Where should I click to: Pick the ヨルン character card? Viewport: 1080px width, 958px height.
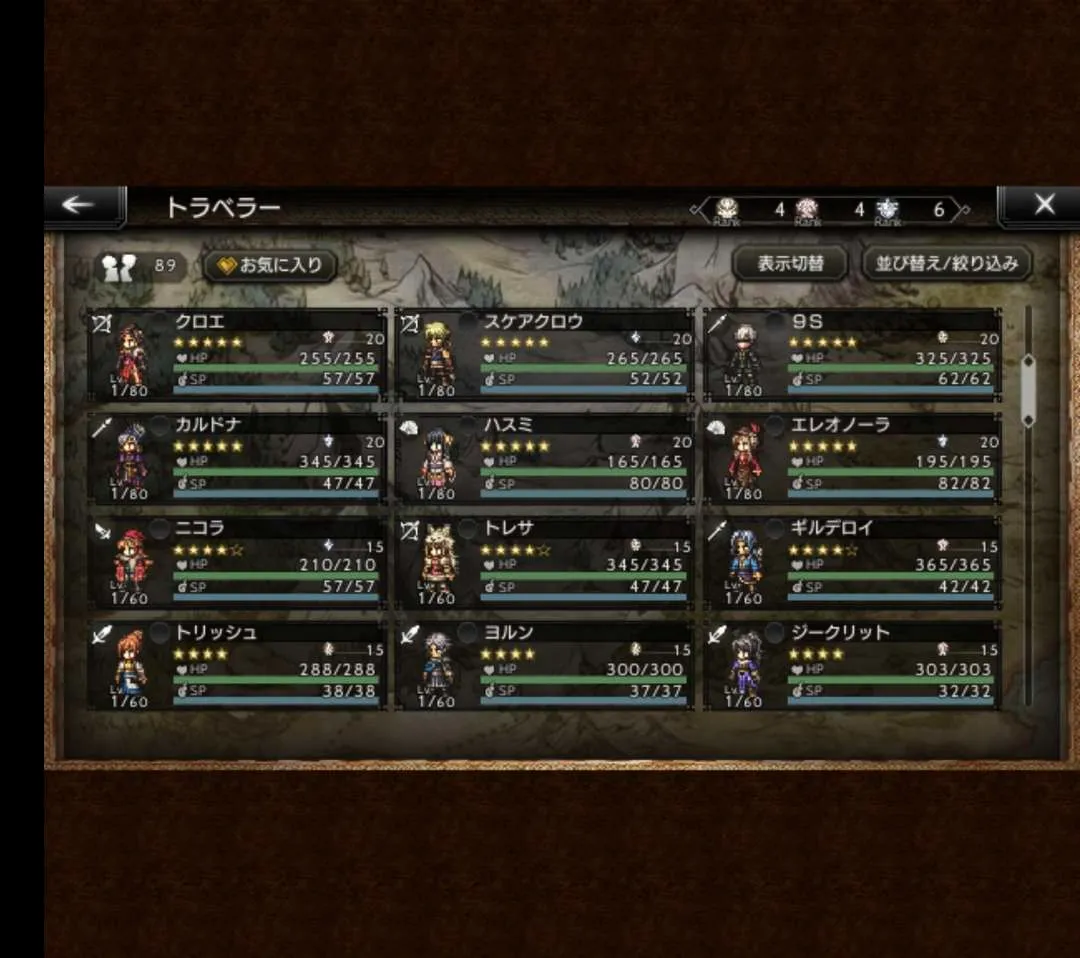[x=544, y=666]
